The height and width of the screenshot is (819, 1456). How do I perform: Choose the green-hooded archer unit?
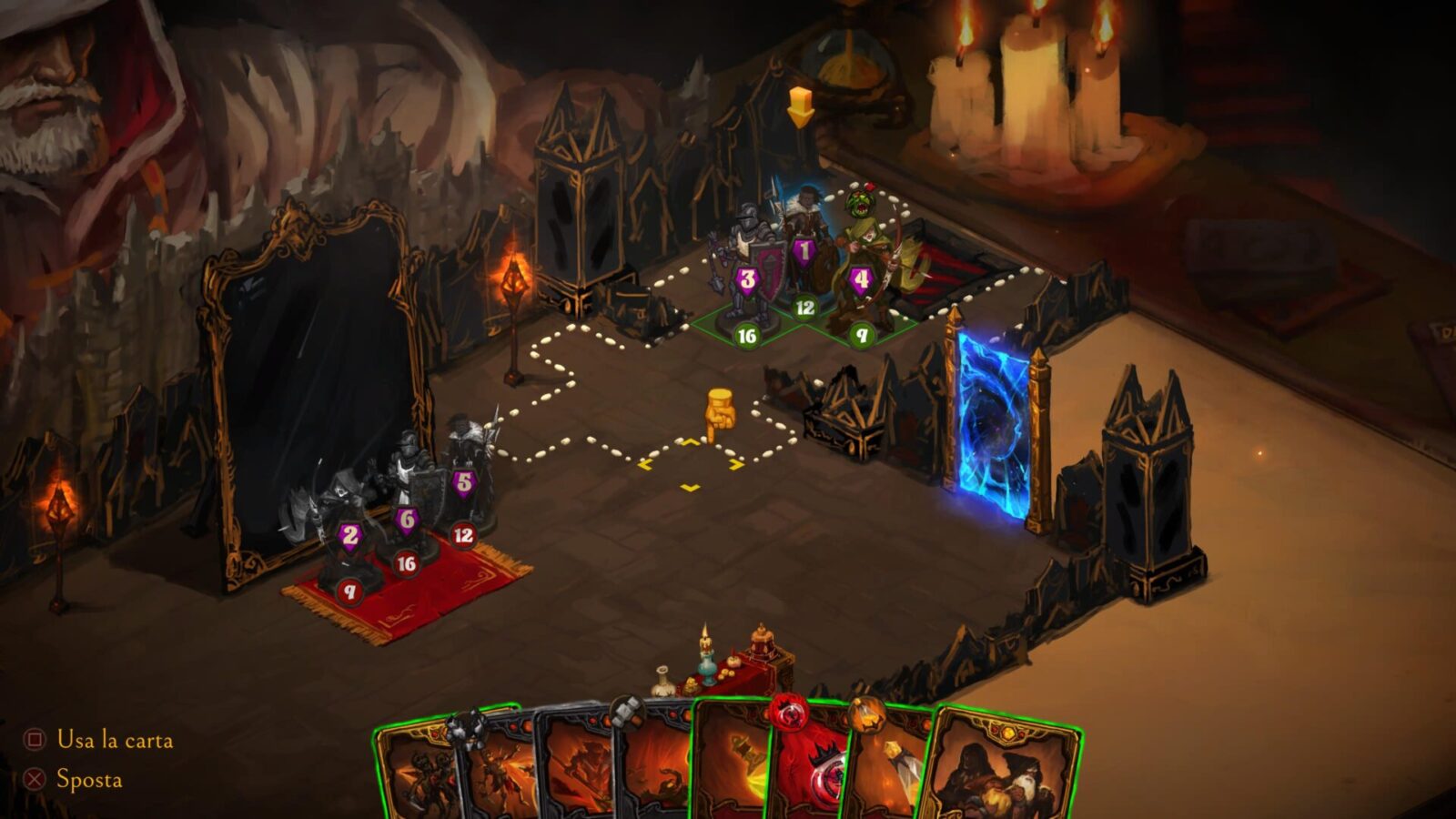coord(864,264)
